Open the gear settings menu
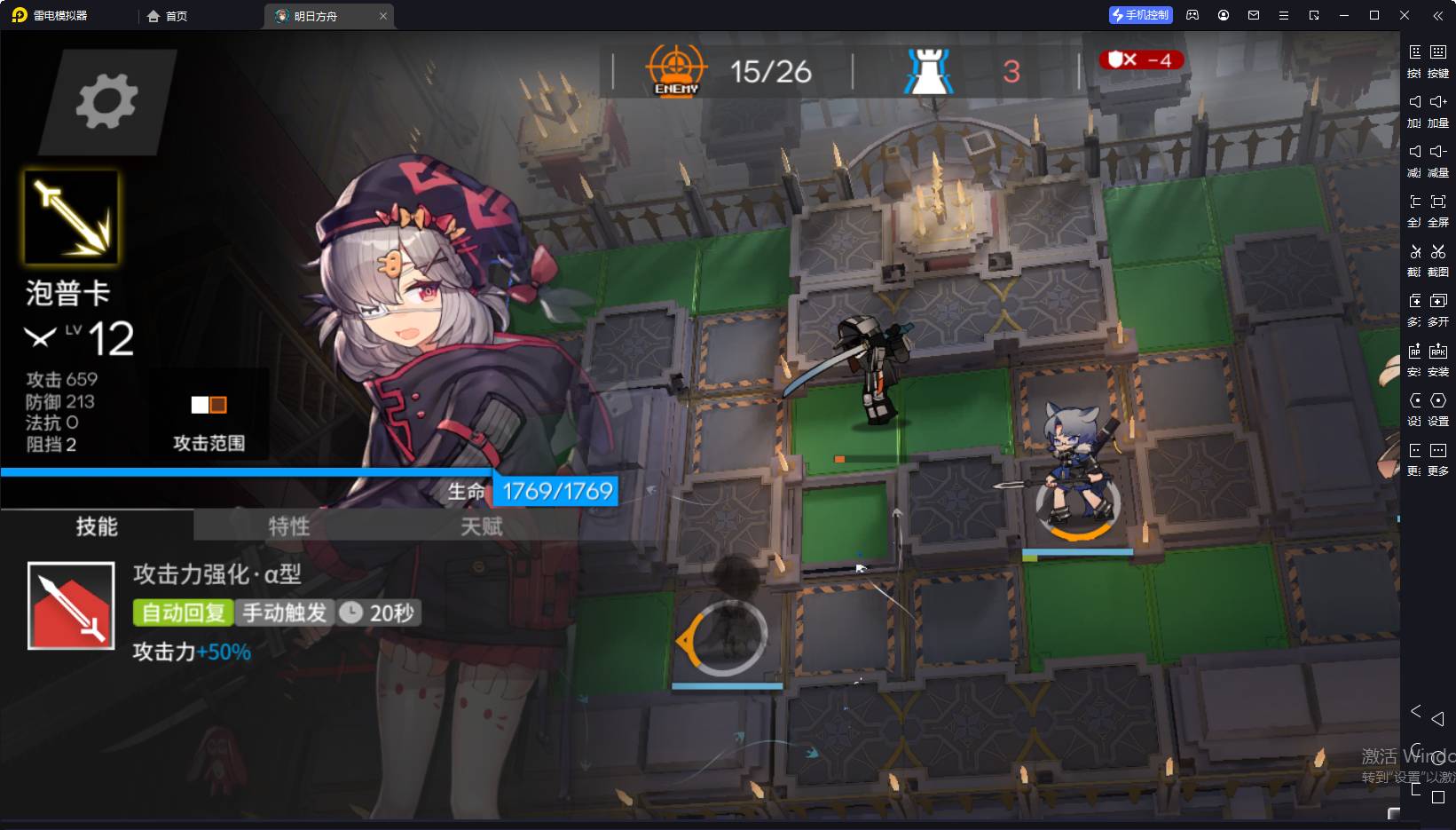 (x=106, y=101)
